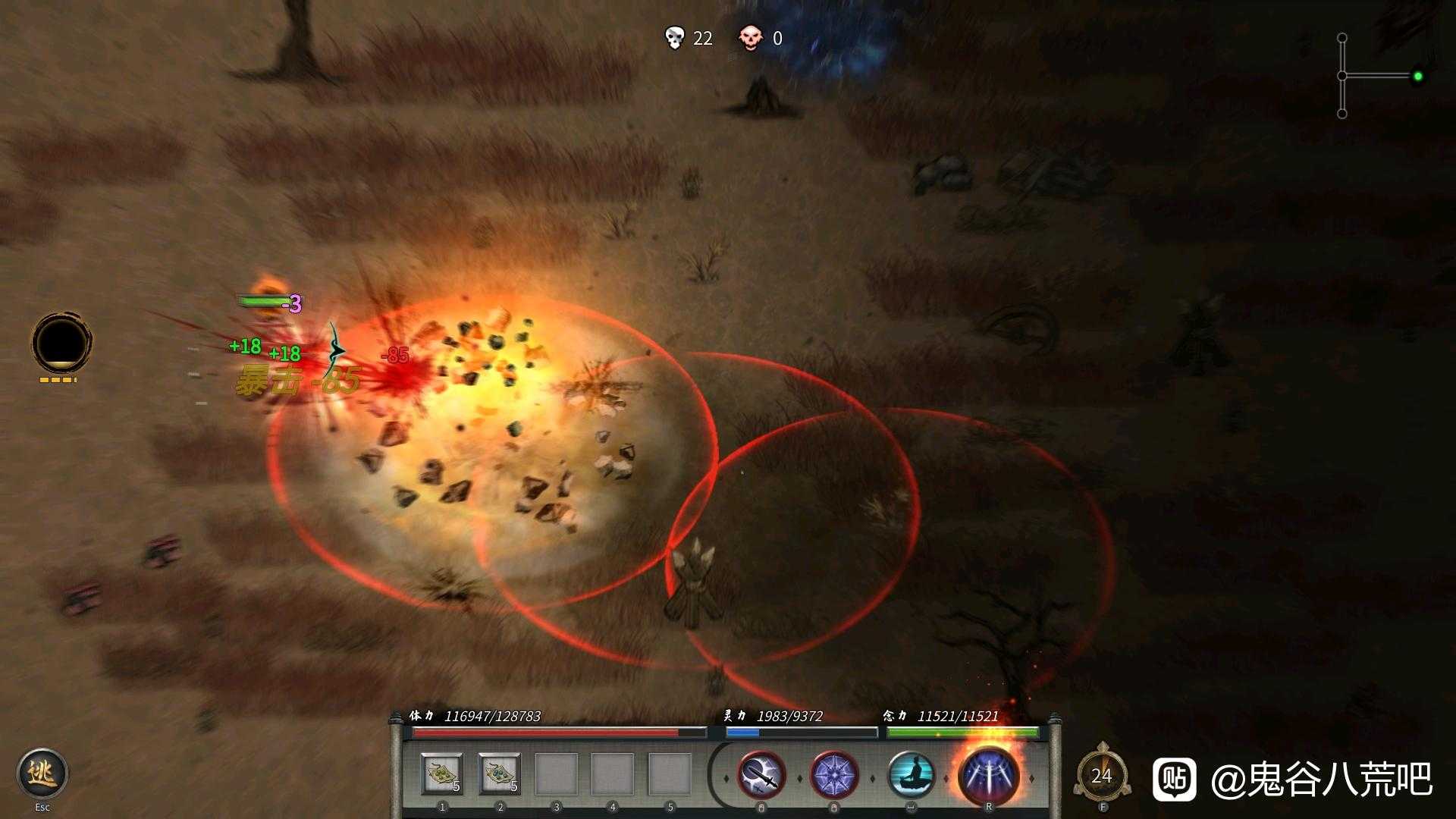
Task: Cast the purple eight-pointed star skill
Action: pos(834,776)
